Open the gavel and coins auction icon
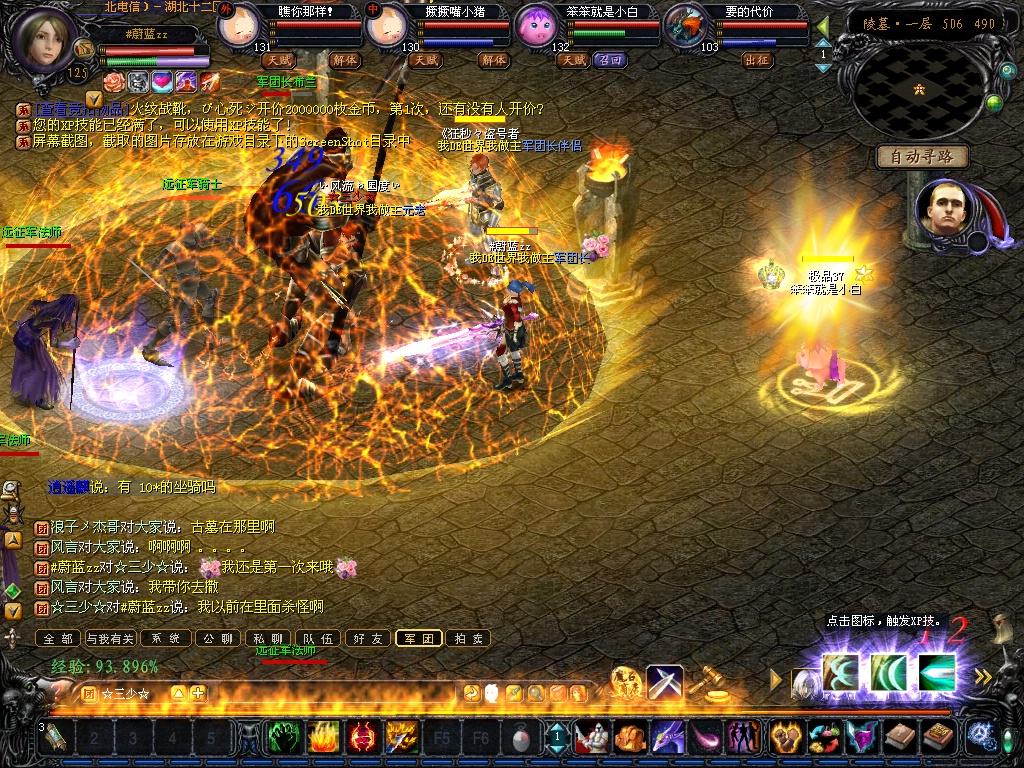Viewport: 1024px width, 768px height. pyautogui.click(x=711, y=683)
